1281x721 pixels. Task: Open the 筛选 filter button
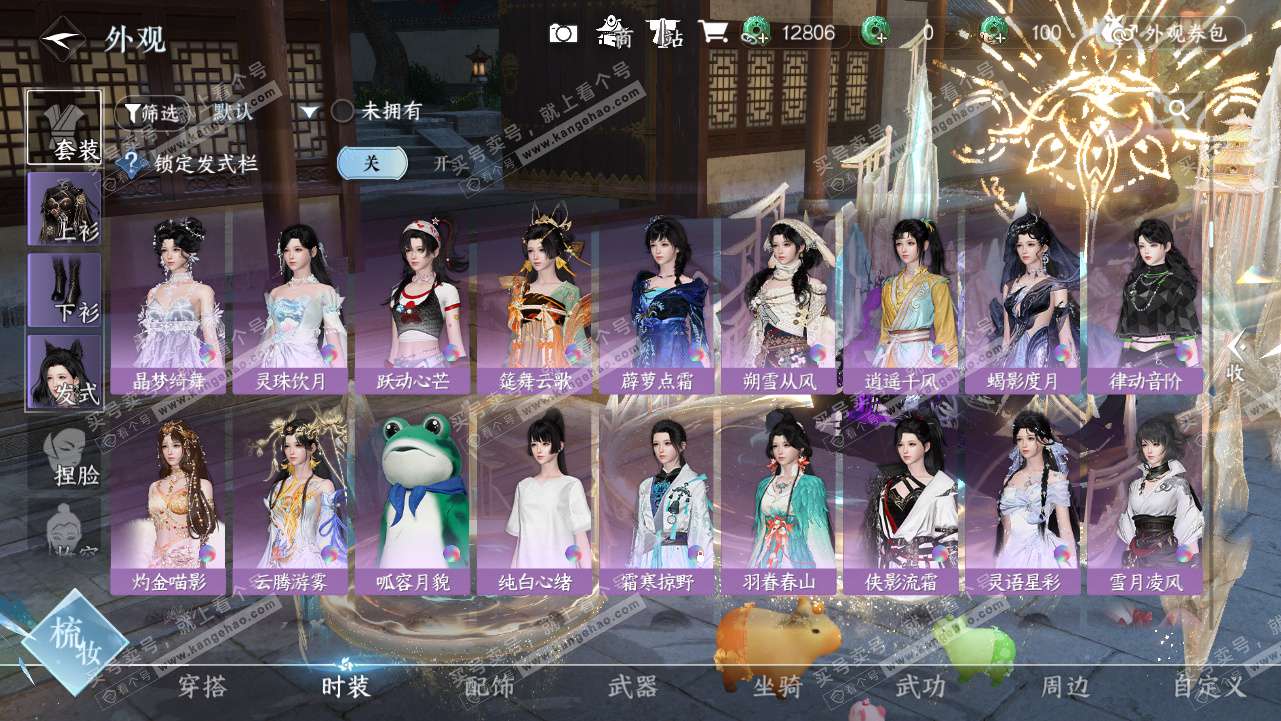(151, 112)
